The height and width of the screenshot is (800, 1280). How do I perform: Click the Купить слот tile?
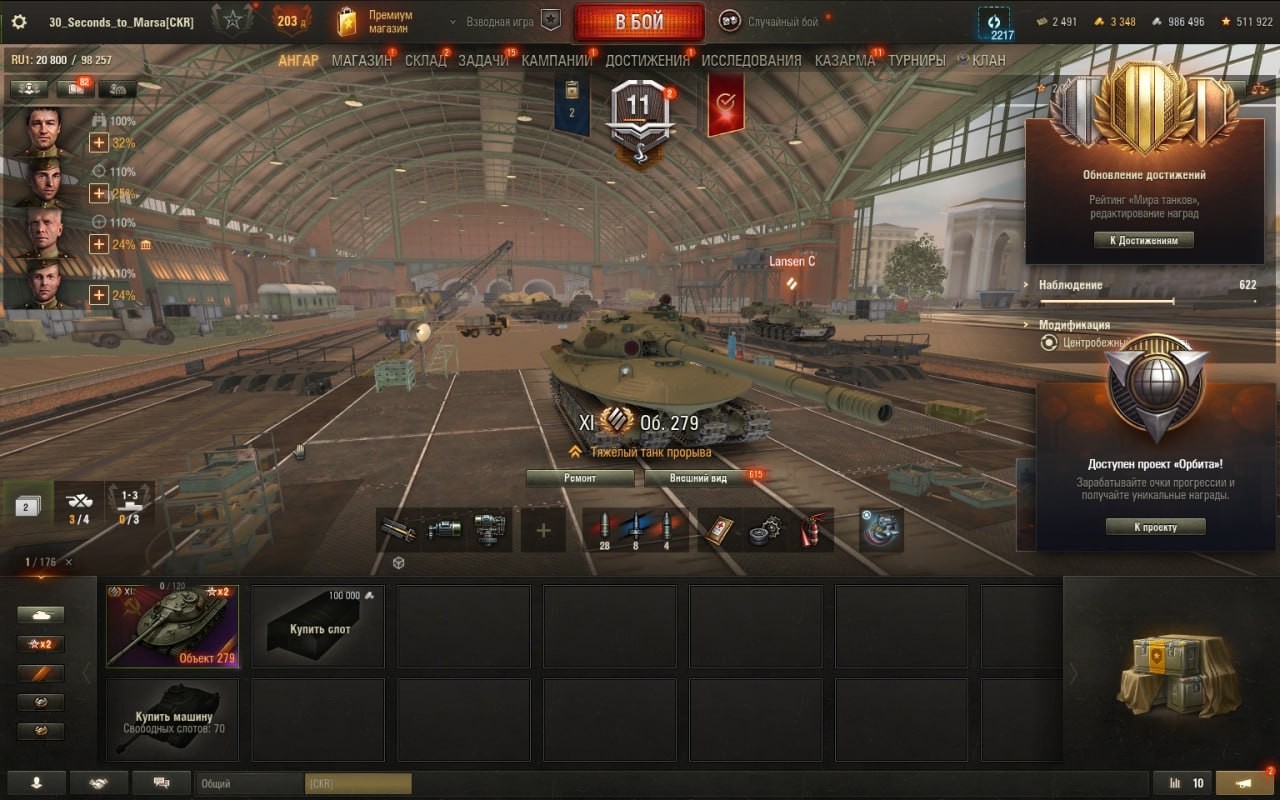[318, 626]
